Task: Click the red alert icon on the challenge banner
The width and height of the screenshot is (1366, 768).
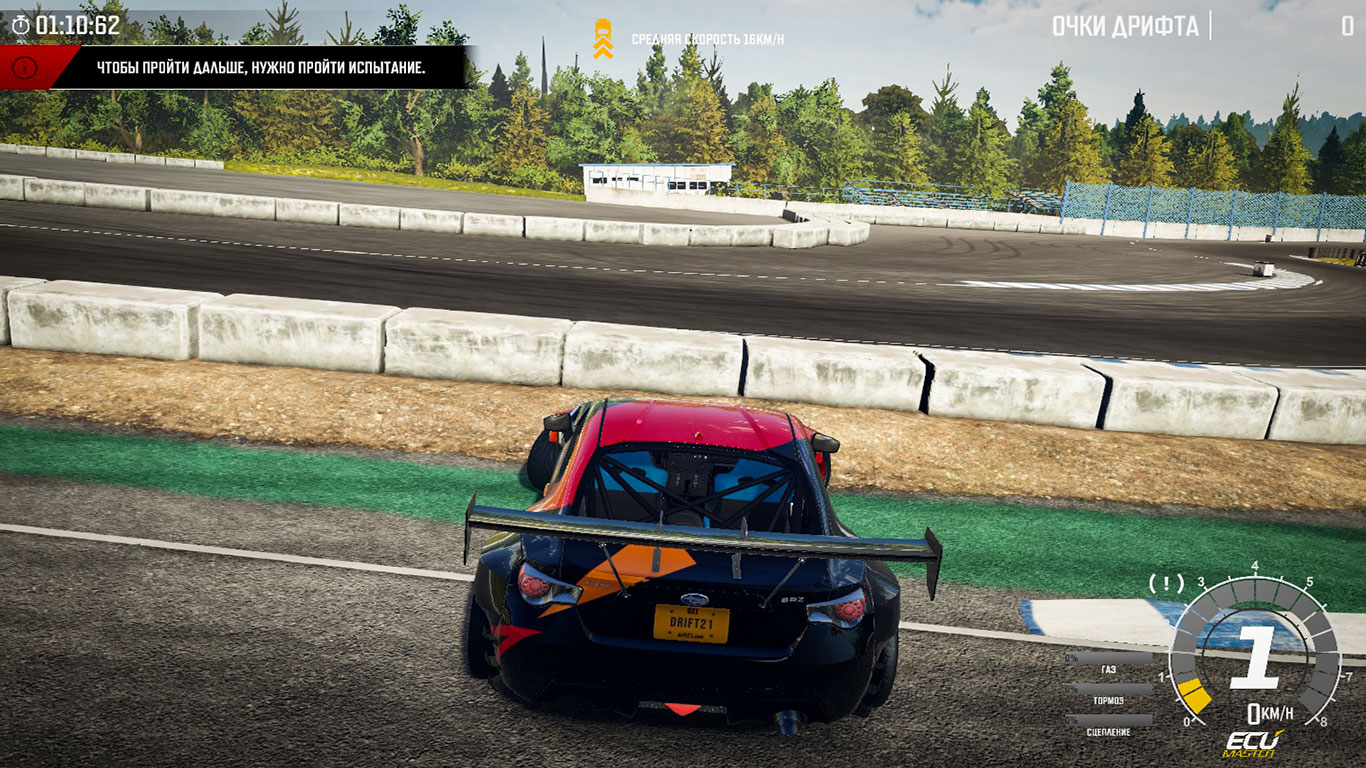Action: coord(26,68)
